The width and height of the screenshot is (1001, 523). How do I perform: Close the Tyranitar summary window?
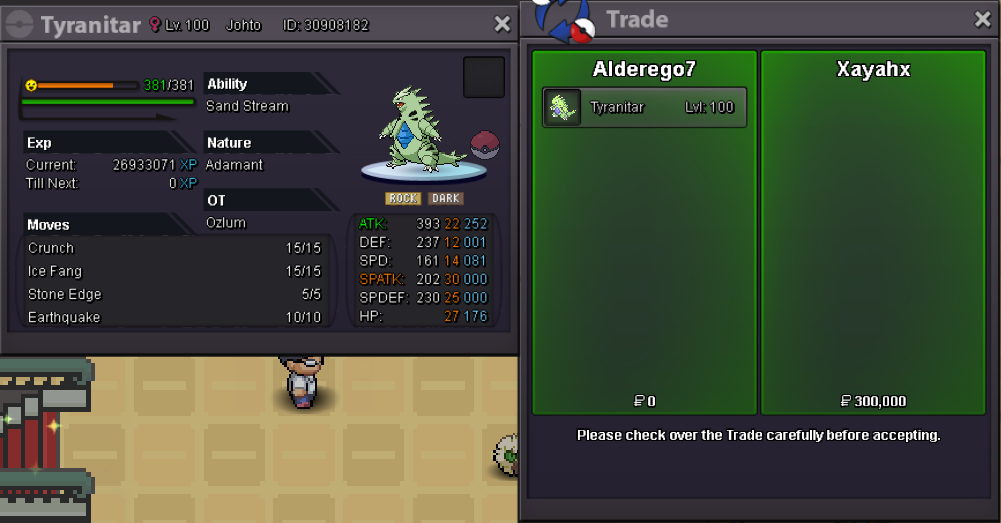[502, 25]
